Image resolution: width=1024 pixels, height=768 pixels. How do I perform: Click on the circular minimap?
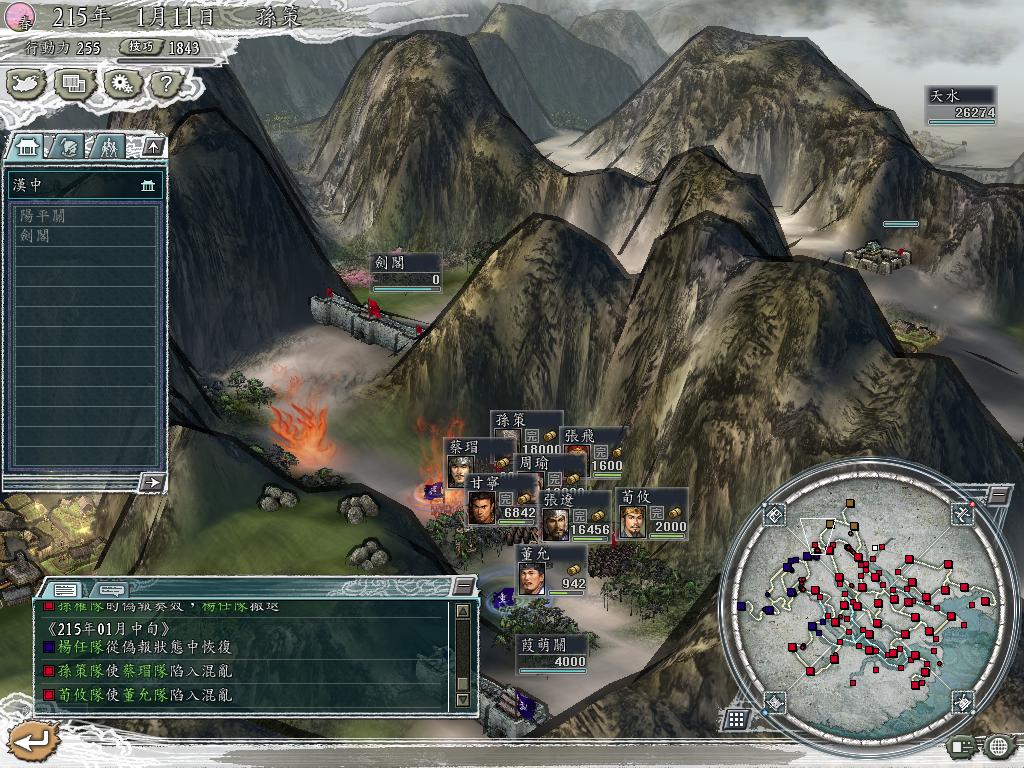click(x=870, y=600)
